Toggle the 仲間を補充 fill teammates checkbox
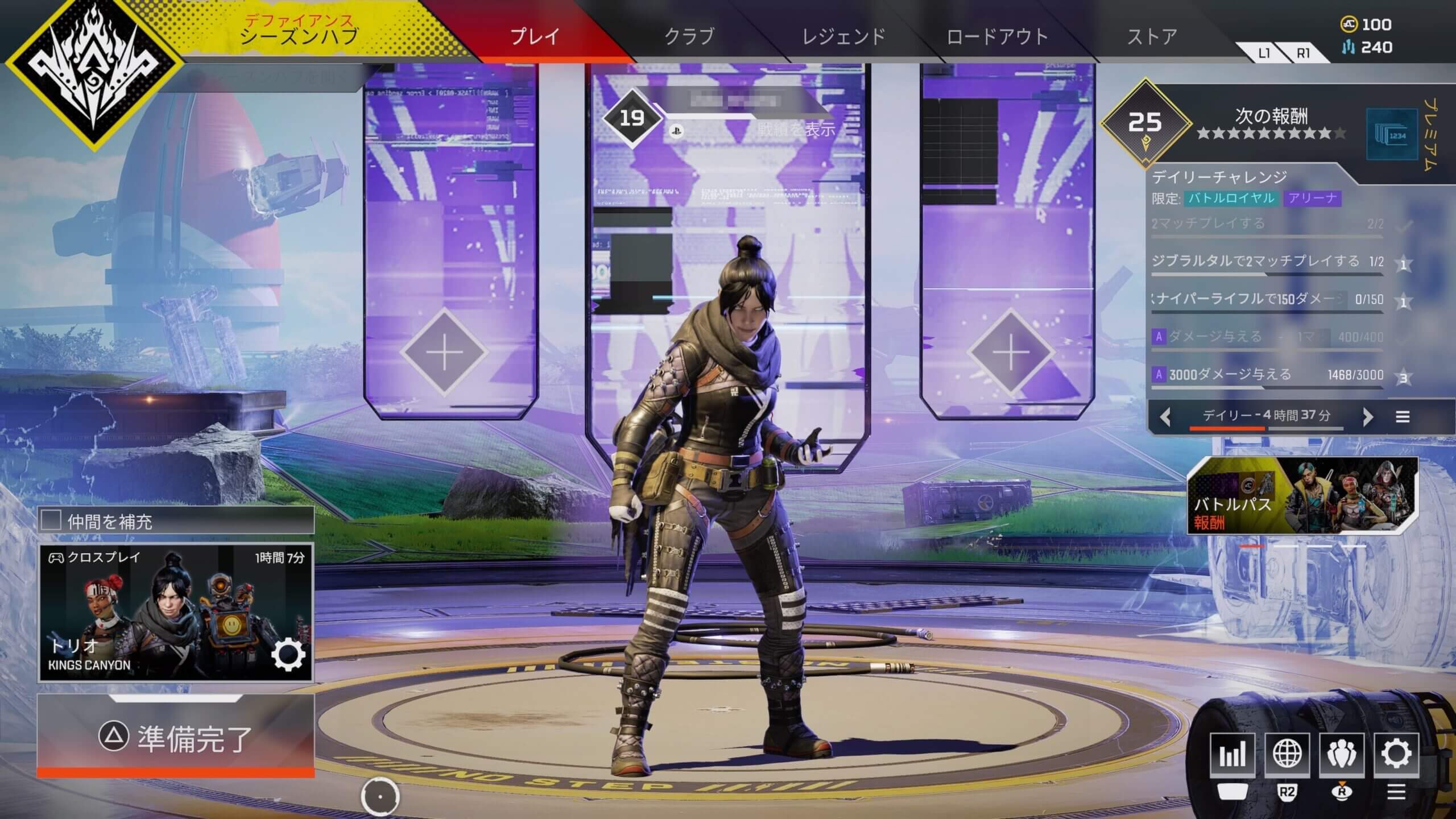 pos(51,520)
